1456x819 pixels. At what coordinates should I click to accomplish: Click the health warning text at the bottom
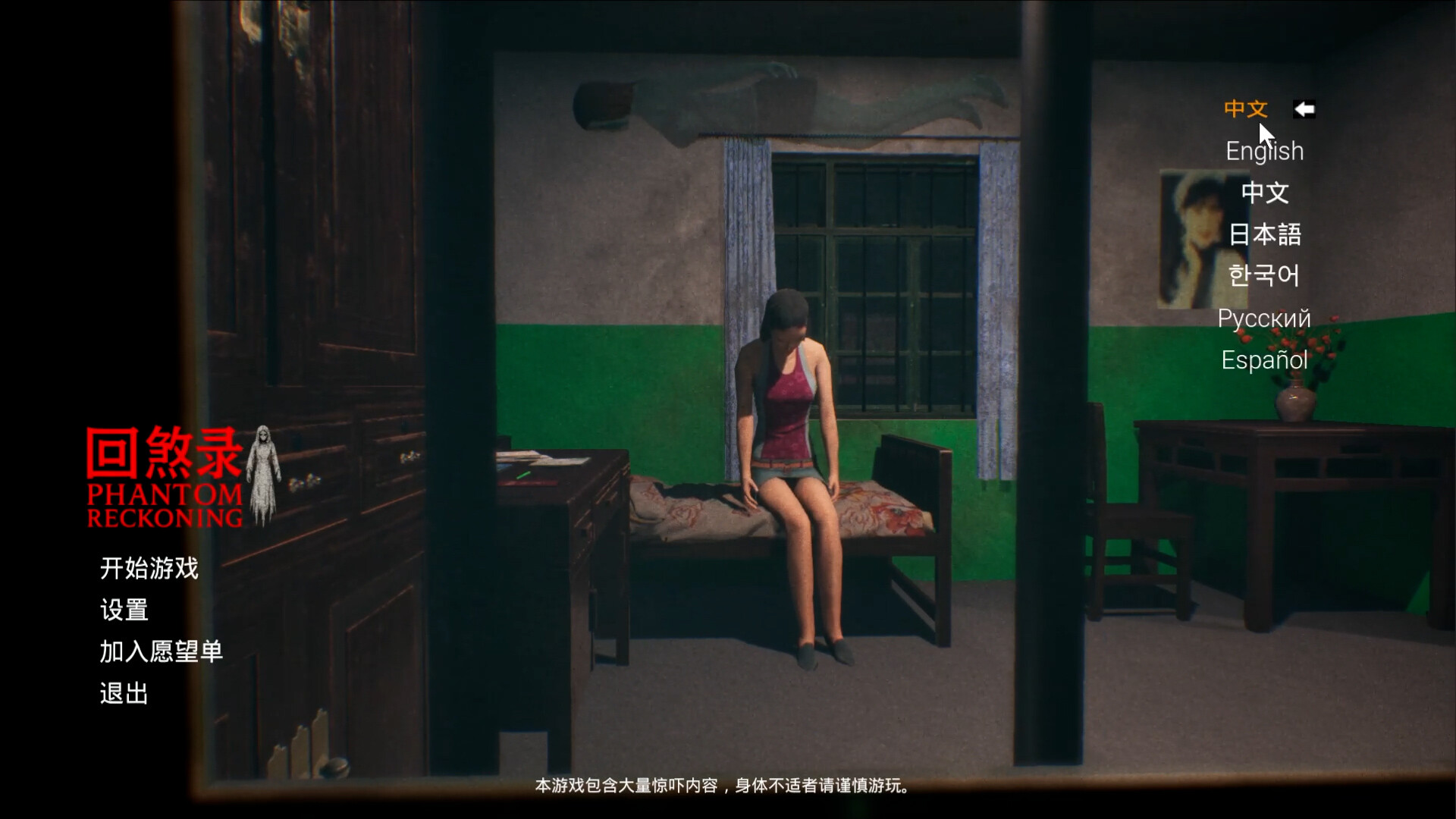[x=720, y=787]
